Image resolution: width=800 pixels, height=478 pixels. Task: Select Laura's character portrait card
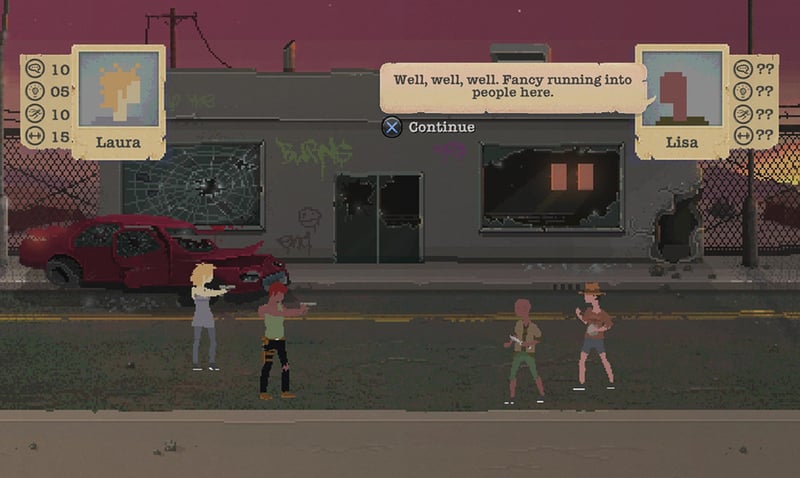pyautogui.click(x=118, y=100)
